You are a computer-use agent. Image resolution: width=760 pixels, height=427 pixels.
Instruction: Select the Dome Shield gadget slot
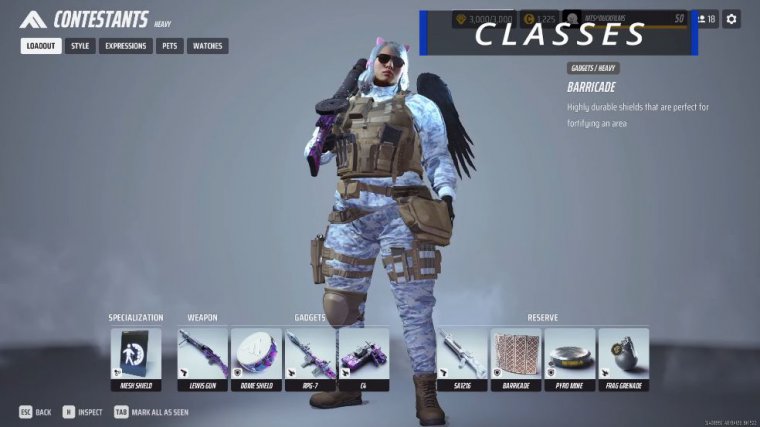point(256,358)
